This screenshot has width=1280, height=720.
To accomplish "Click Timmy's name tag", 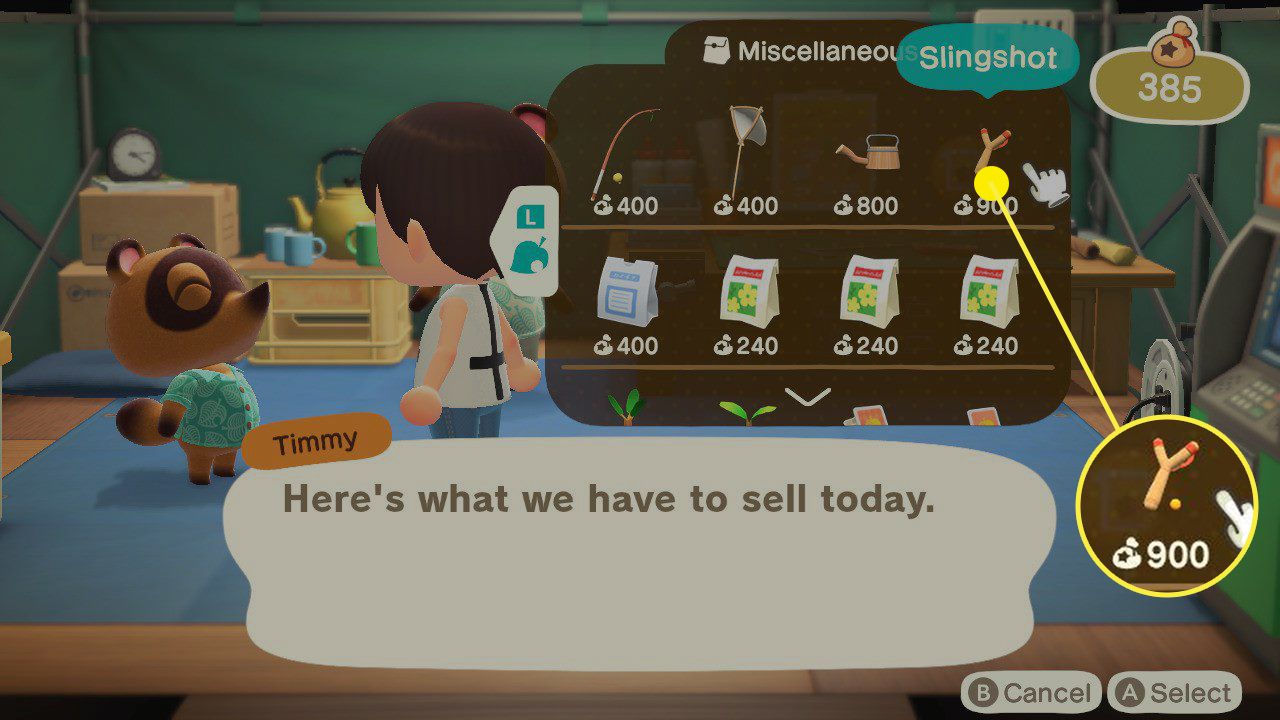I will point(315,440).
